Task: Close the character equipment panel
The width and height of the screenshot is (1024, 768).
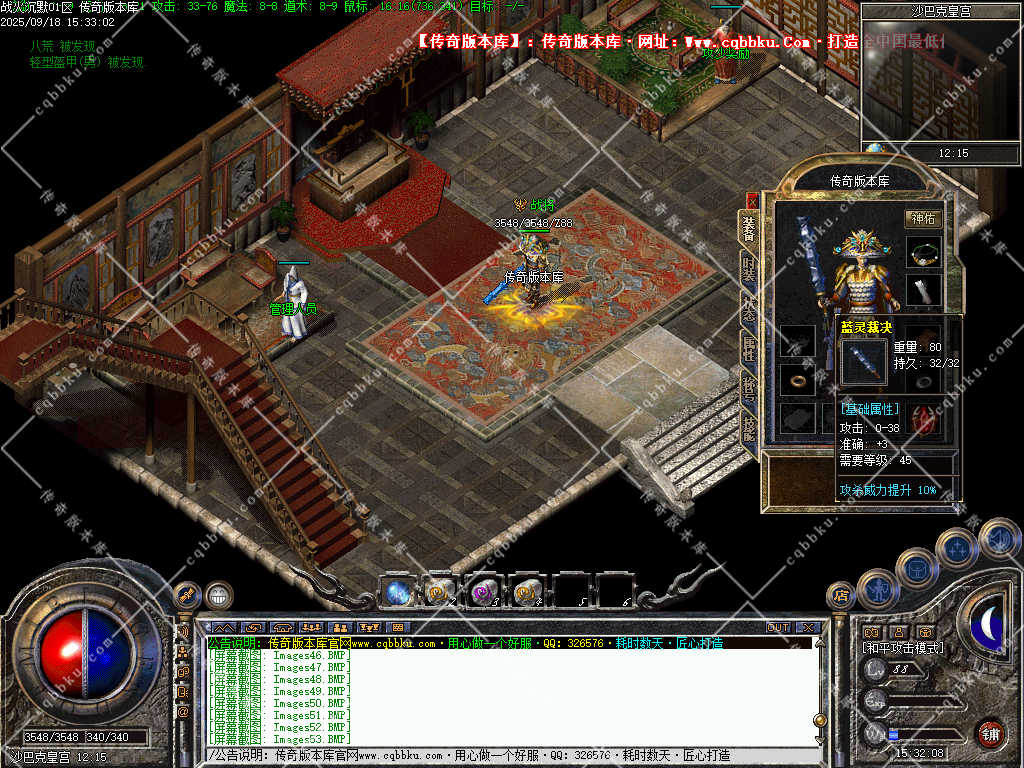Action: pos(752,201)
